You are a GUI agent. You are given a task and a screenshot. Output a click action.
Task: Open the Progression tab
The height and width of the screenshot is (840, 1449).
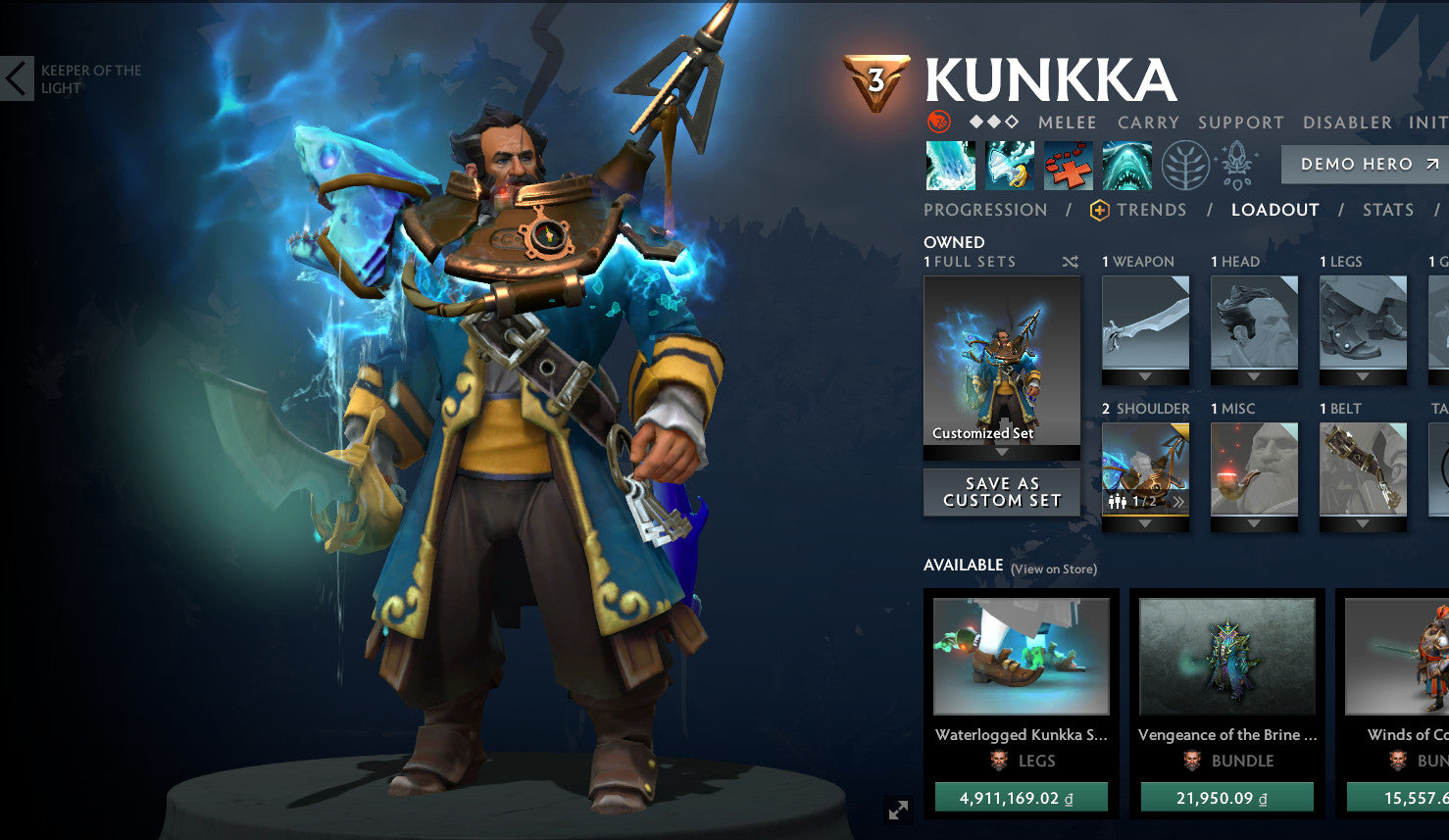tap(984, 209)
